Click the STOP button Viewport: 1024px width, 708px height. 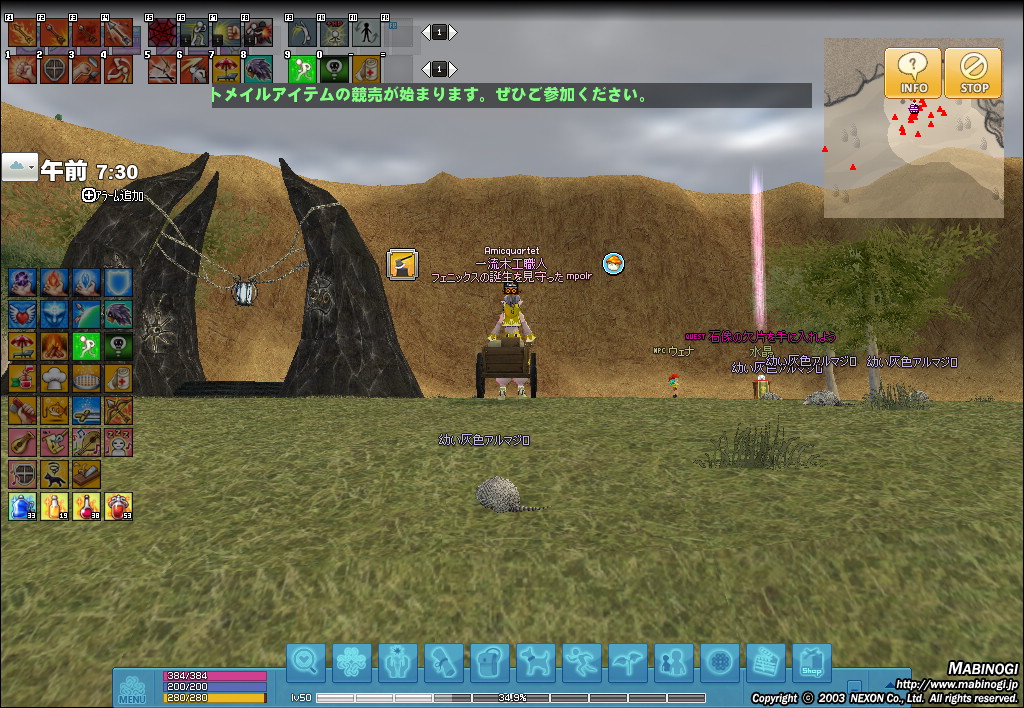pyautogui.click(x=973, y=73)
